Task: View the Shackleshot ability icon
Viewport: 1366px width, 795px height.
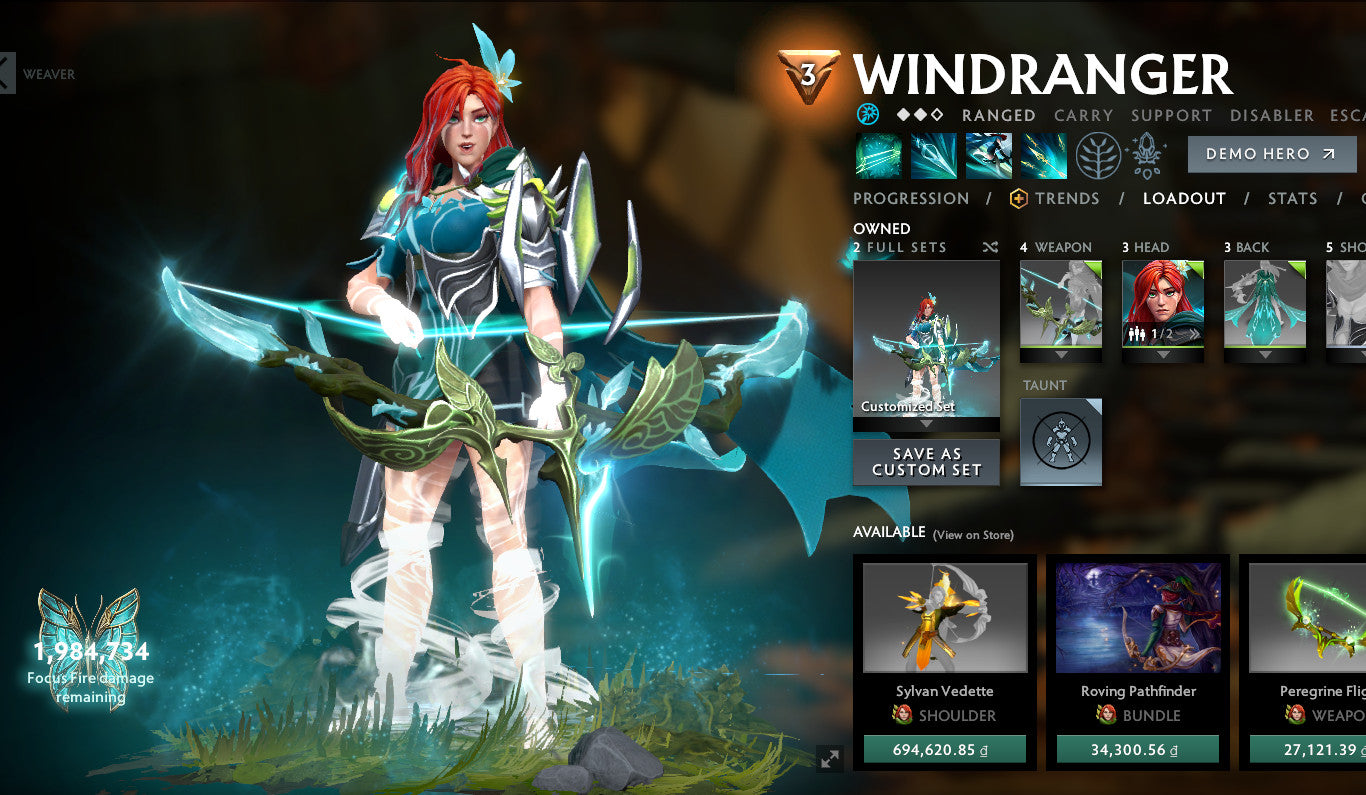Action: click(x=879, y=156)
